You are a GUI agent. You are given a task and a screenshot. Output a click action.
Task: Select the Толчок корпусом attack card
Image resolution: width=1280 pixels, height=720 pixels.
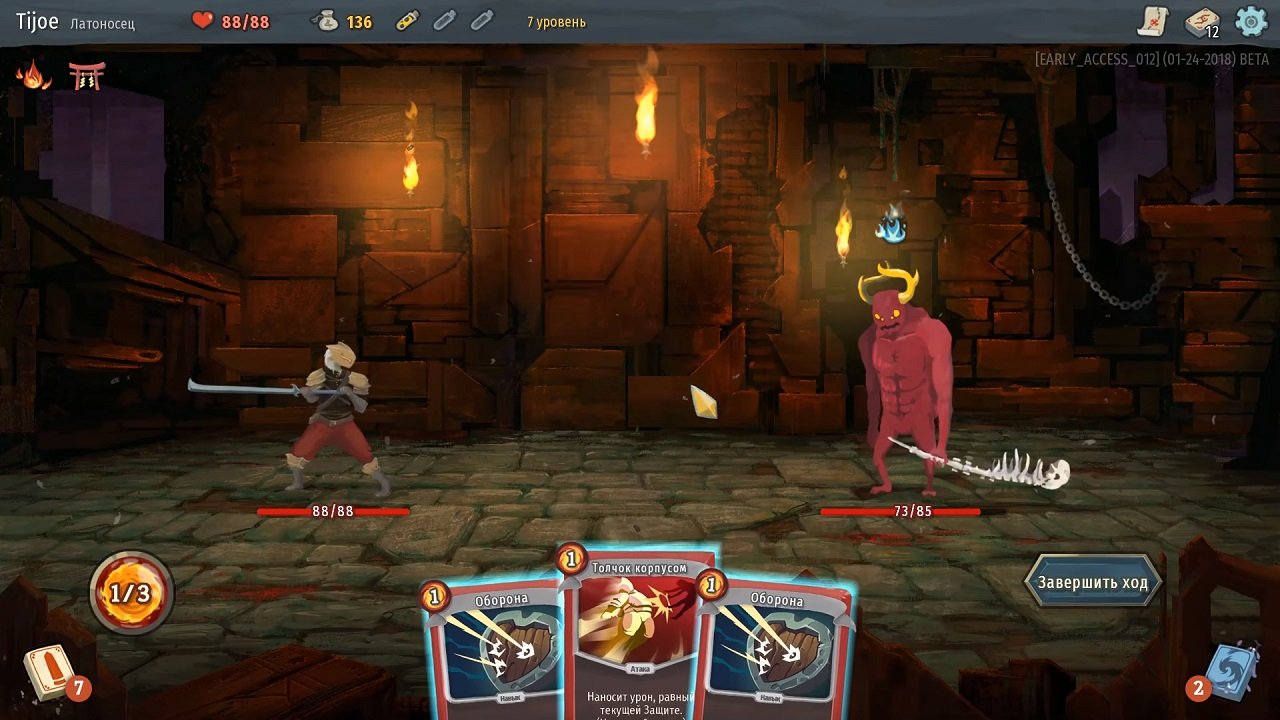point(641,630)
